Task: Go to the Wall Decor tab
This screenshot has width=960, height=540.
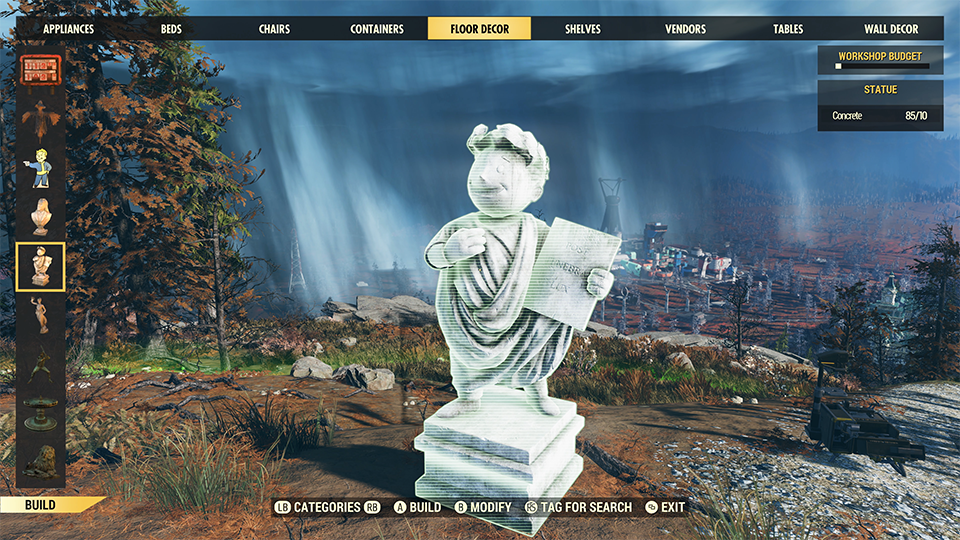Action: click(x=891, y=29)
